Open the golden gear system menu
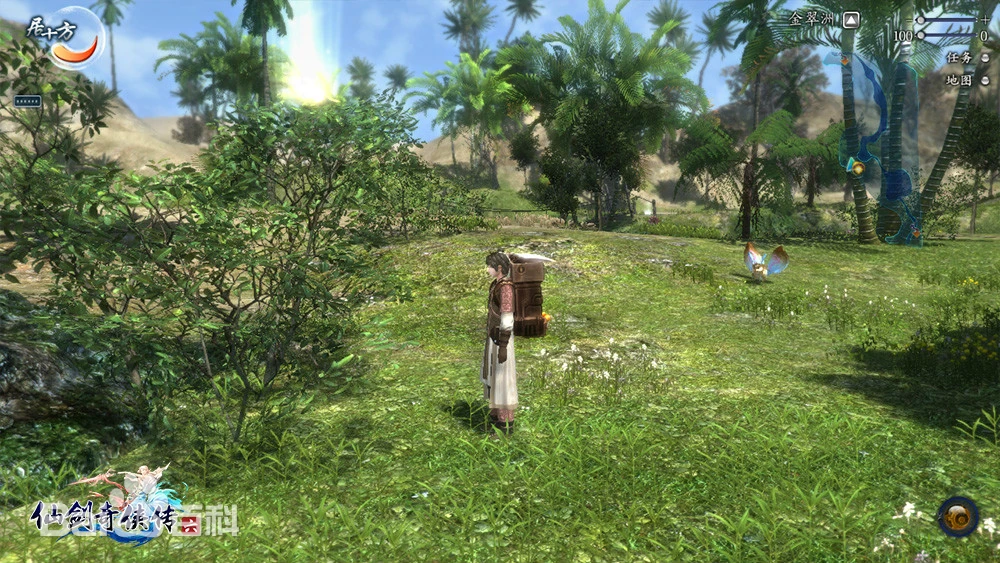 coord(958,516)
